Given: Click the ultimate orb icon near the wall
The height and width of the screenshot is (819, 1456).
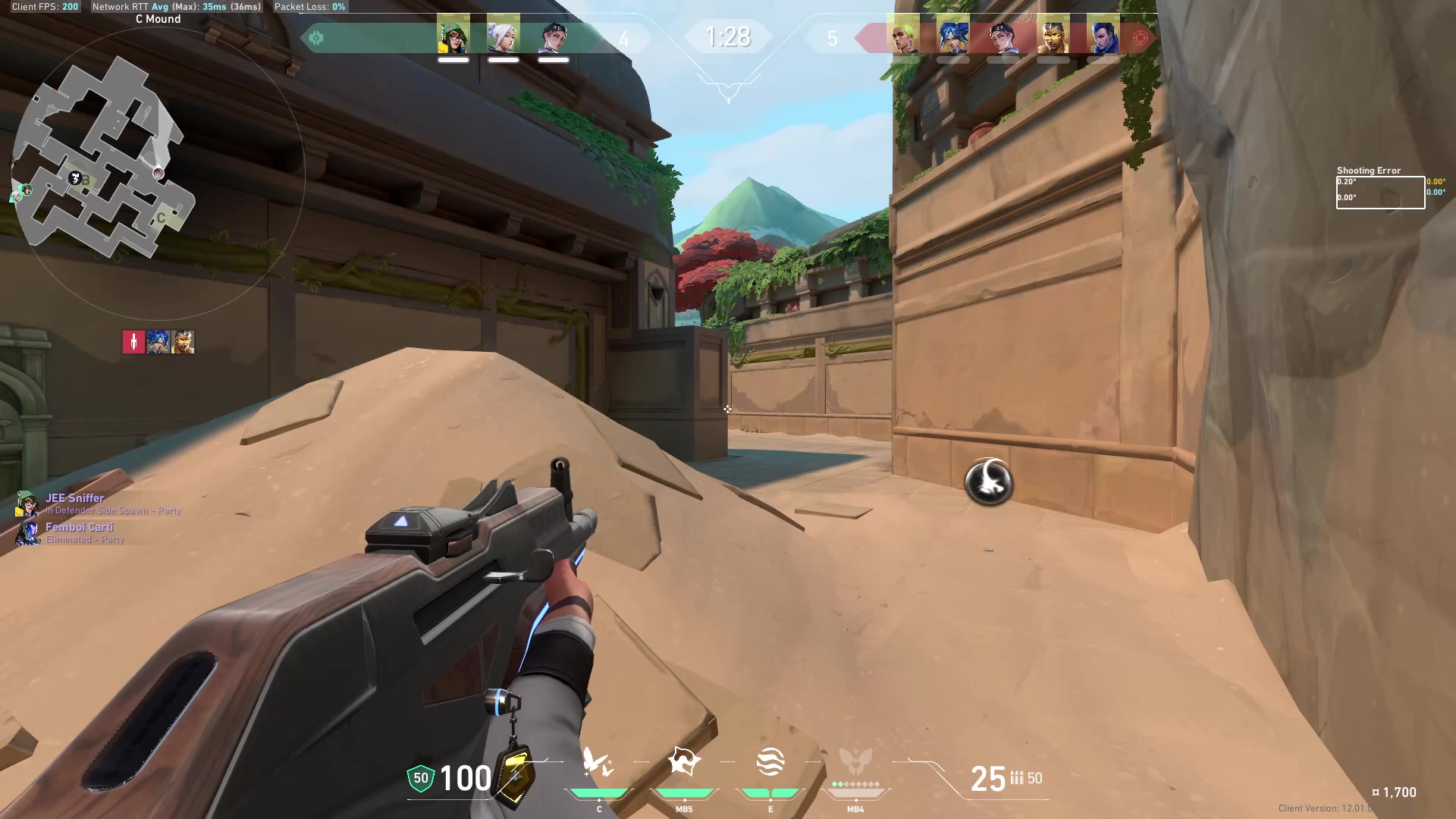Looking at the screenshot, I should point(990,483).
